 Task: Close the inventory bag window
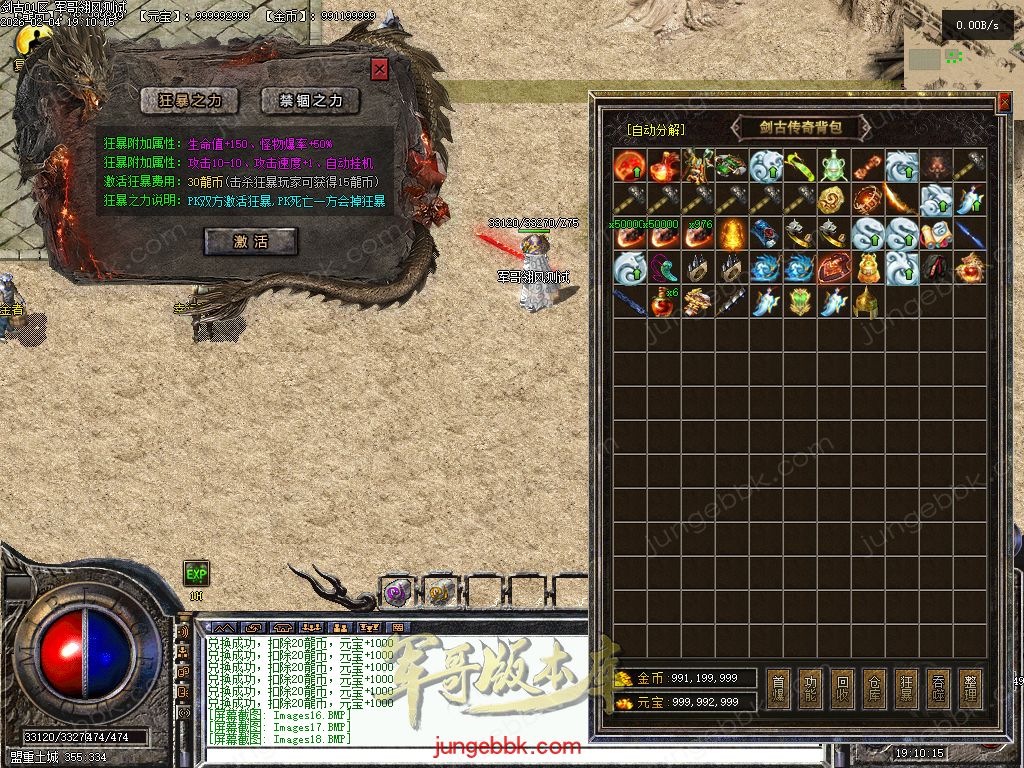coord(1004,102)
